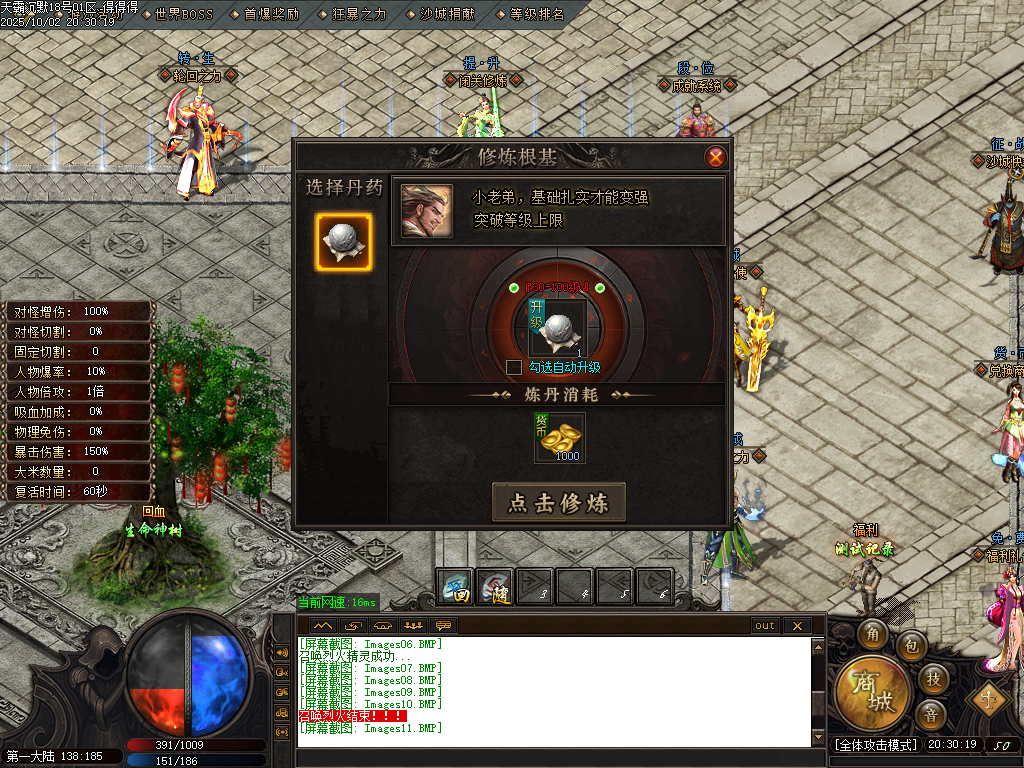Click the chat window's out button

click(765, 626)
